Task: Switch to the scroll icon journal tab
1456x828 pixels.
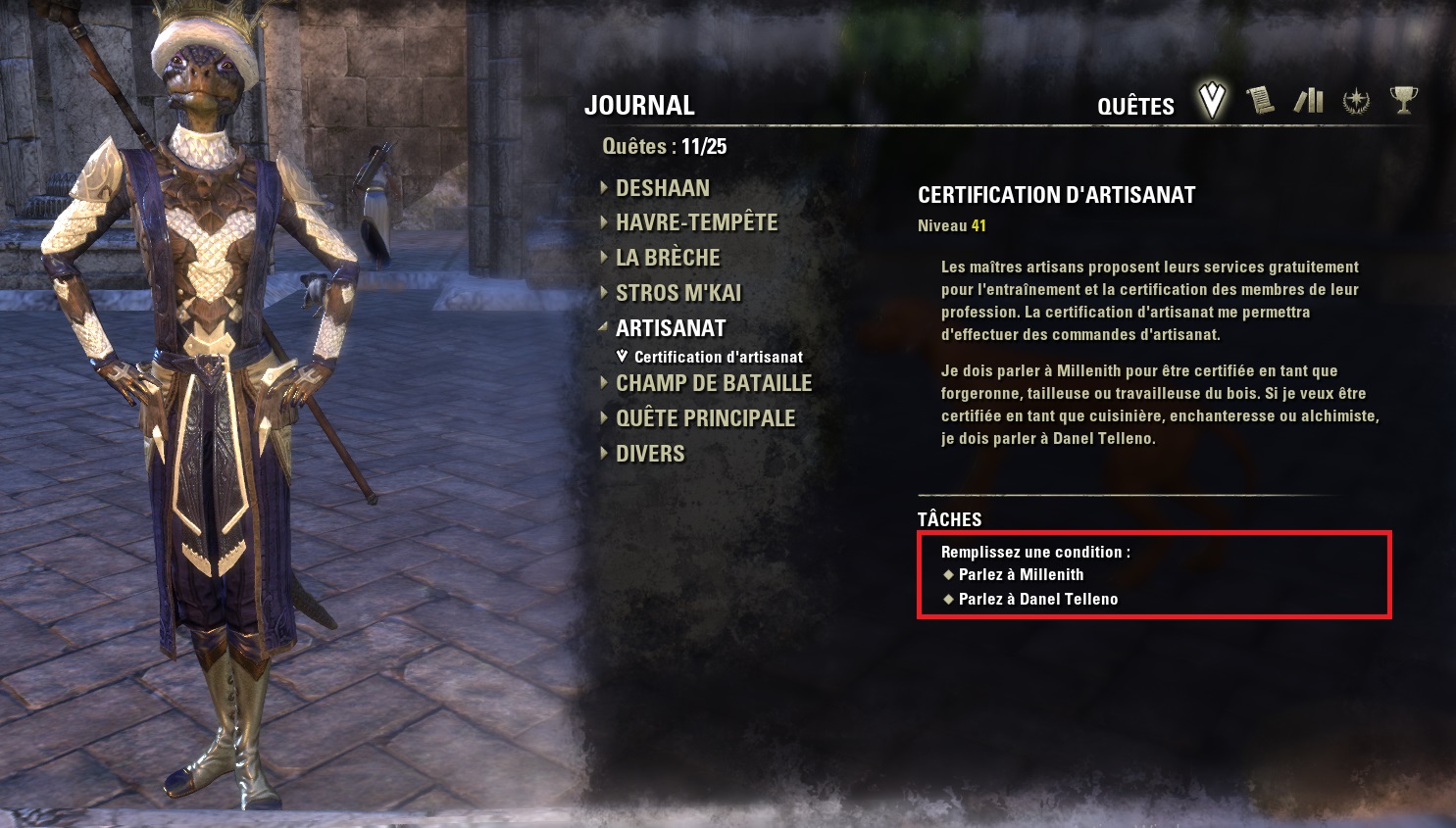Action: 1260,100
